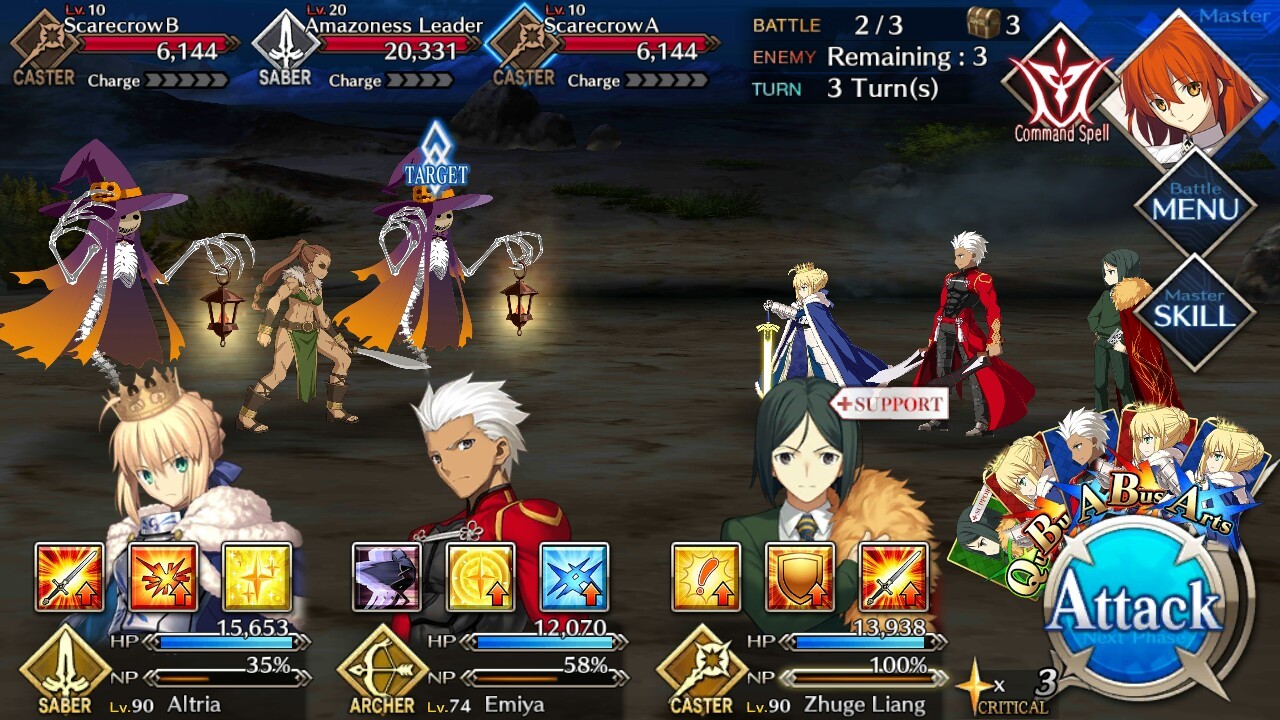Use Zhuge Liang's shield defense skill

coord(800,577)
